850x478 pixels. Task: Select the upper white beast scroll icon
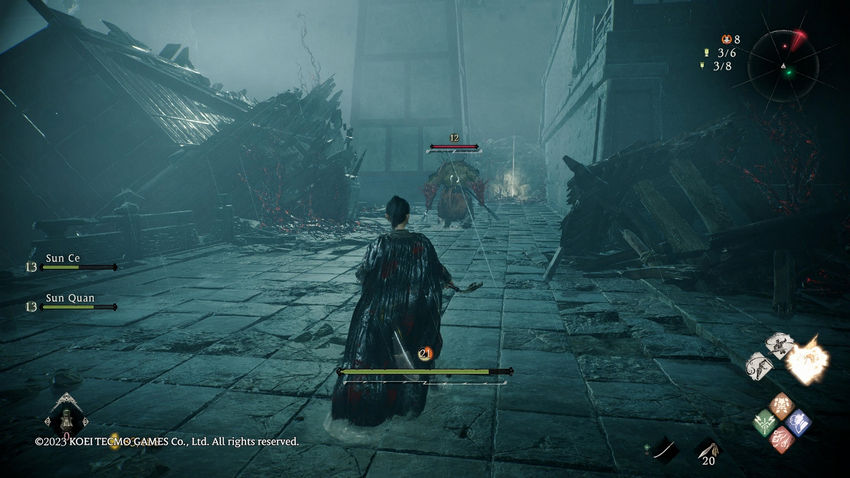[x=780, y=344]
